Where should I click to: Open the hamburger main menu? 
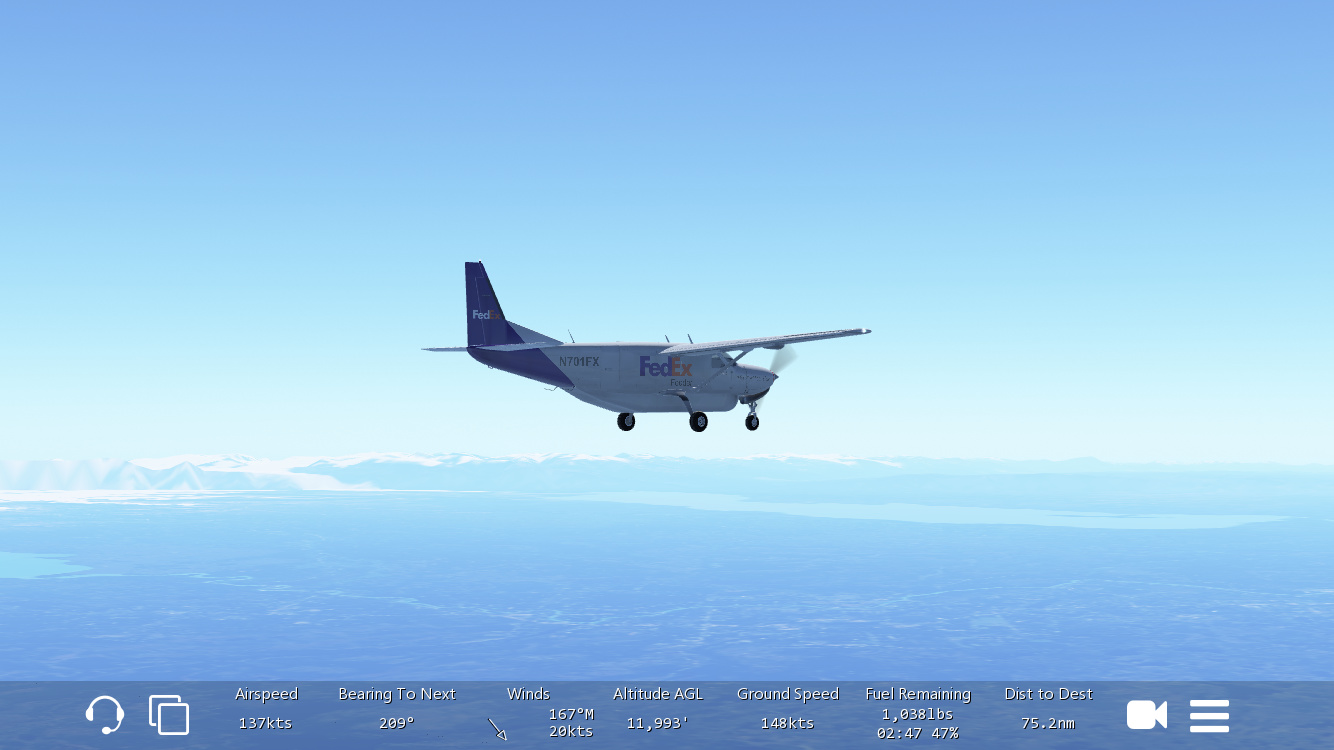coord(1209,715)
